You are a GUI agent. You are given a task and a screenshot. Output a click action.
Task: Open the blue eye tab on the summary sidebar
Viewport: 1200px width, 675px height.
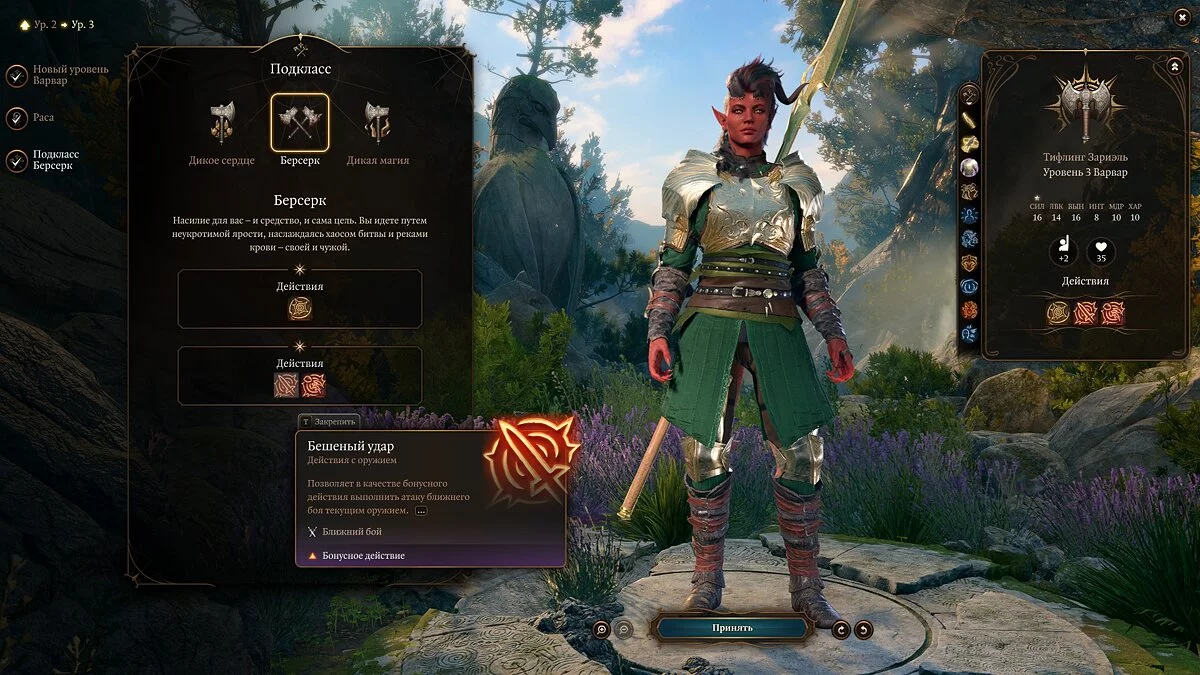pos(969,286)
